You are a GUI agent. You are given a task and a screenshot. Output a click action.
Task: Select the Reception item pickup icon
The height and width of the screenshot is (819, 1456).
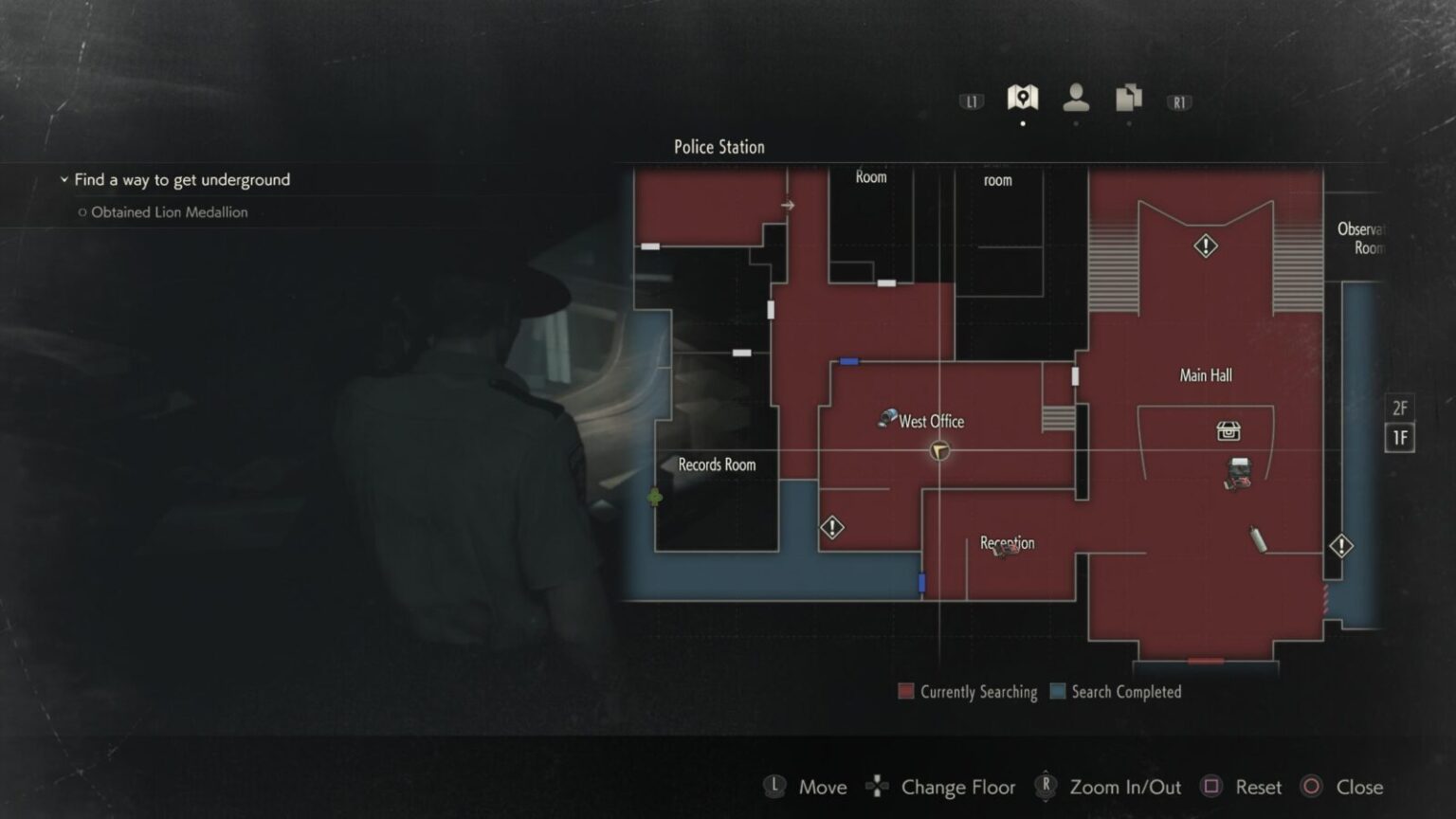pyautogui.click(x=1005, y=551)
